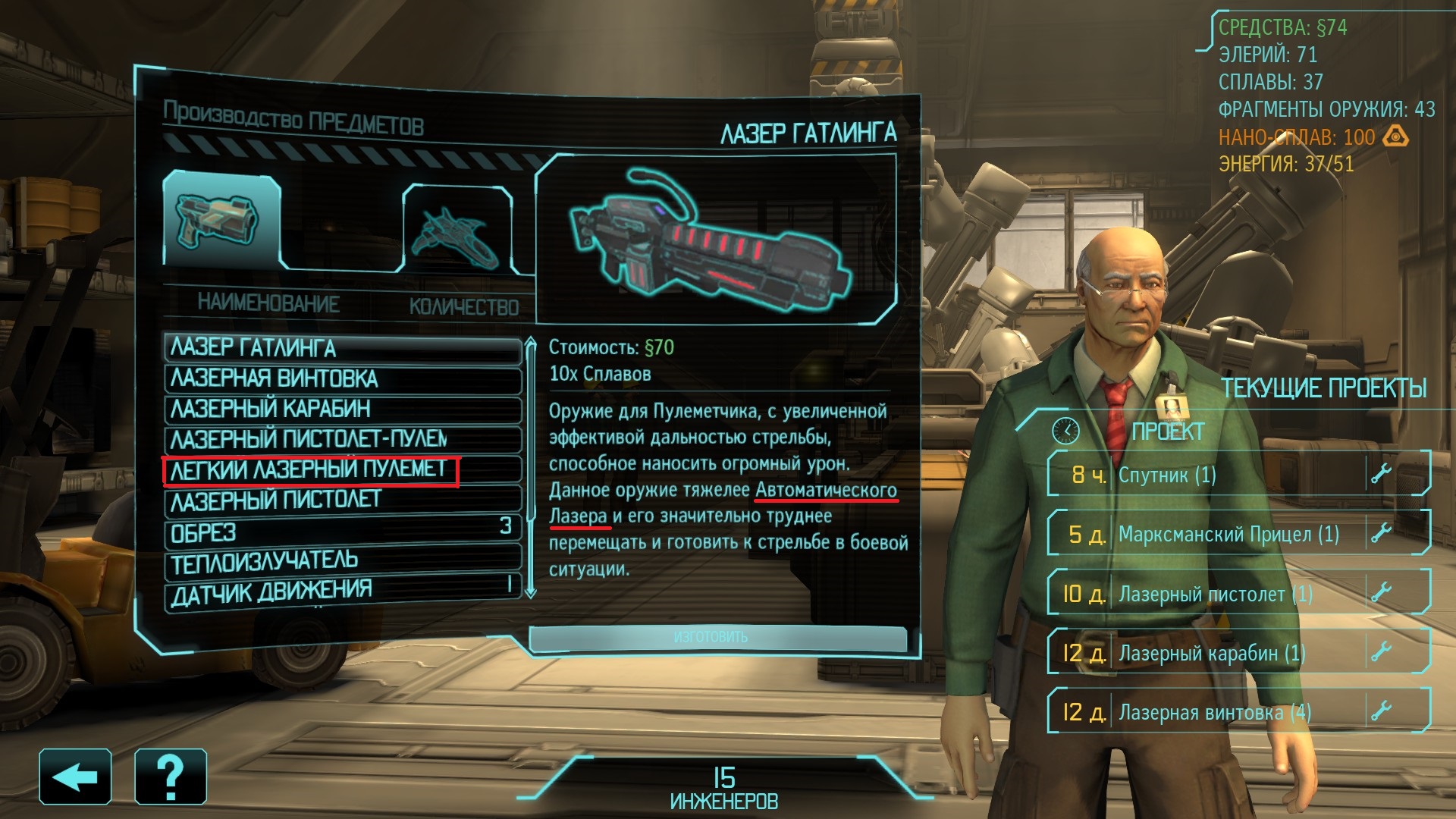Viewport: 1456px width, 819px height.
Task: Open the Марксманский Прицел project row
Action: 1238,534
